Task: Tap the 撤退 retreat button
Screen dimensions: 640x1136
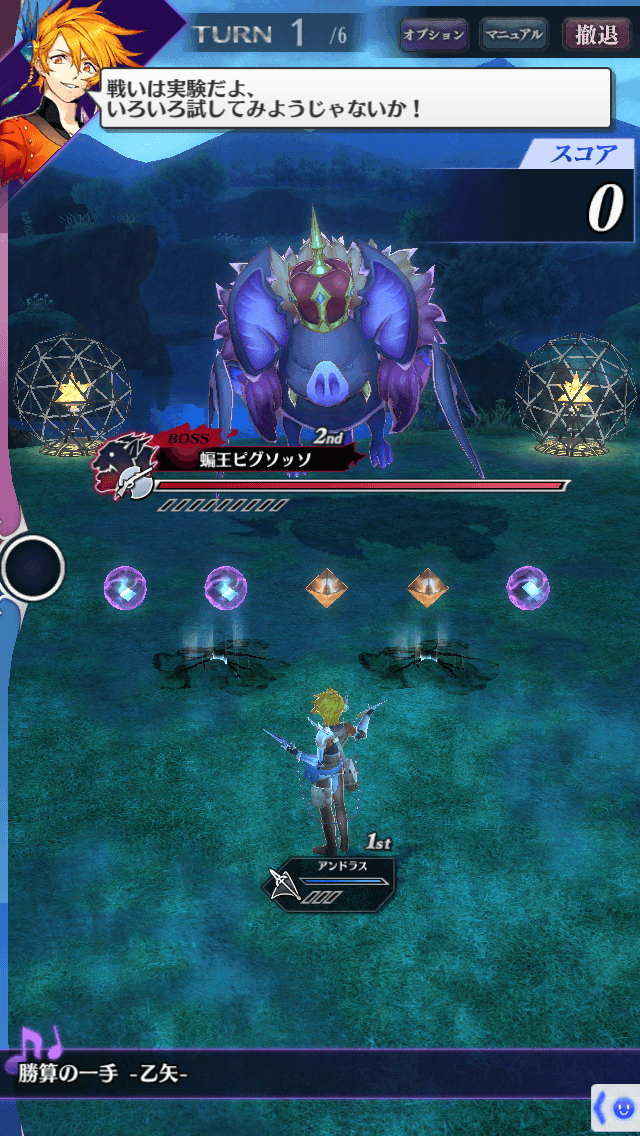Action: (x=596, y=35)
